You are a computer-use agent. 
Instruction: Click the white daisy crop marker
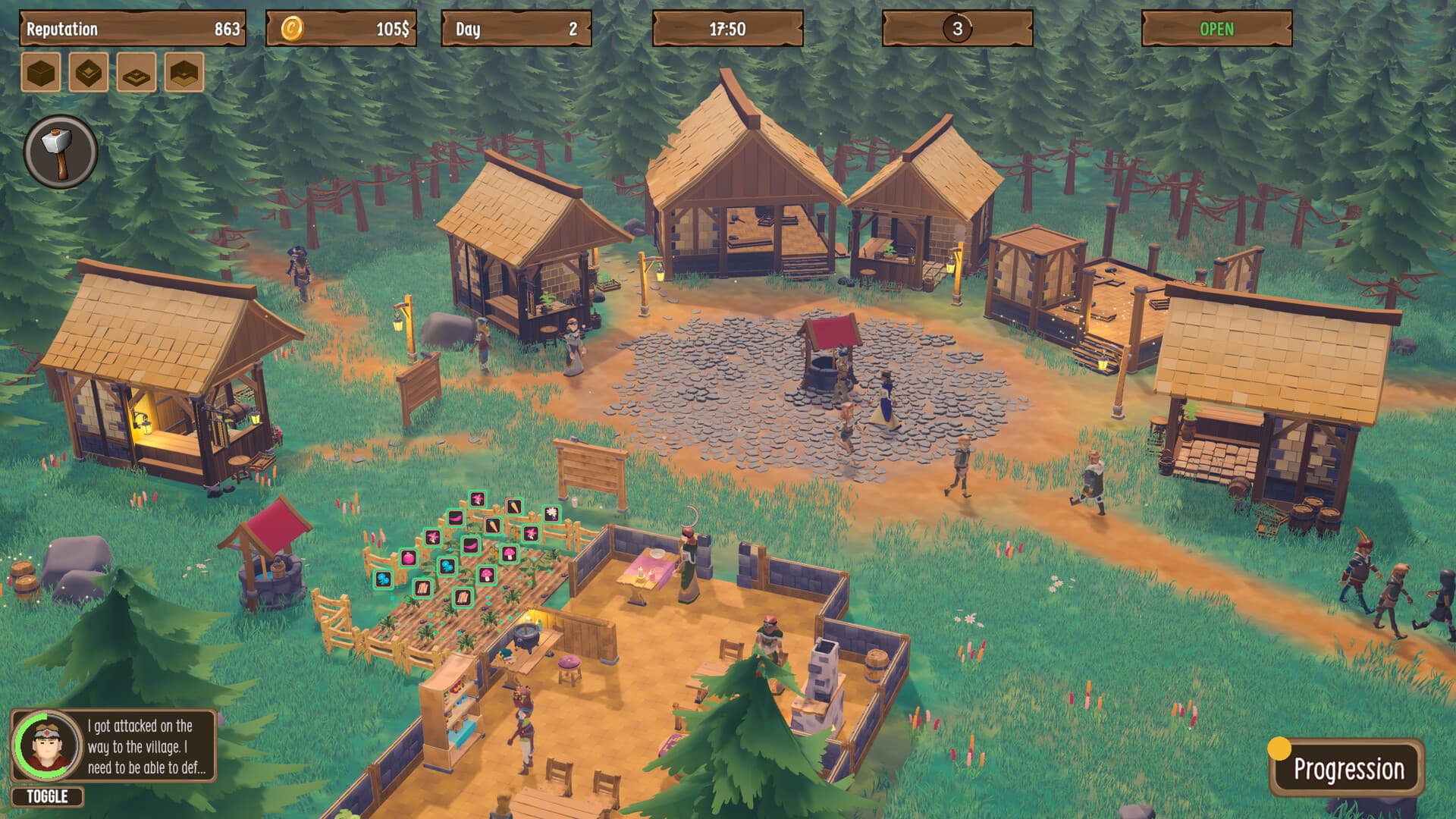click(551, 514)
